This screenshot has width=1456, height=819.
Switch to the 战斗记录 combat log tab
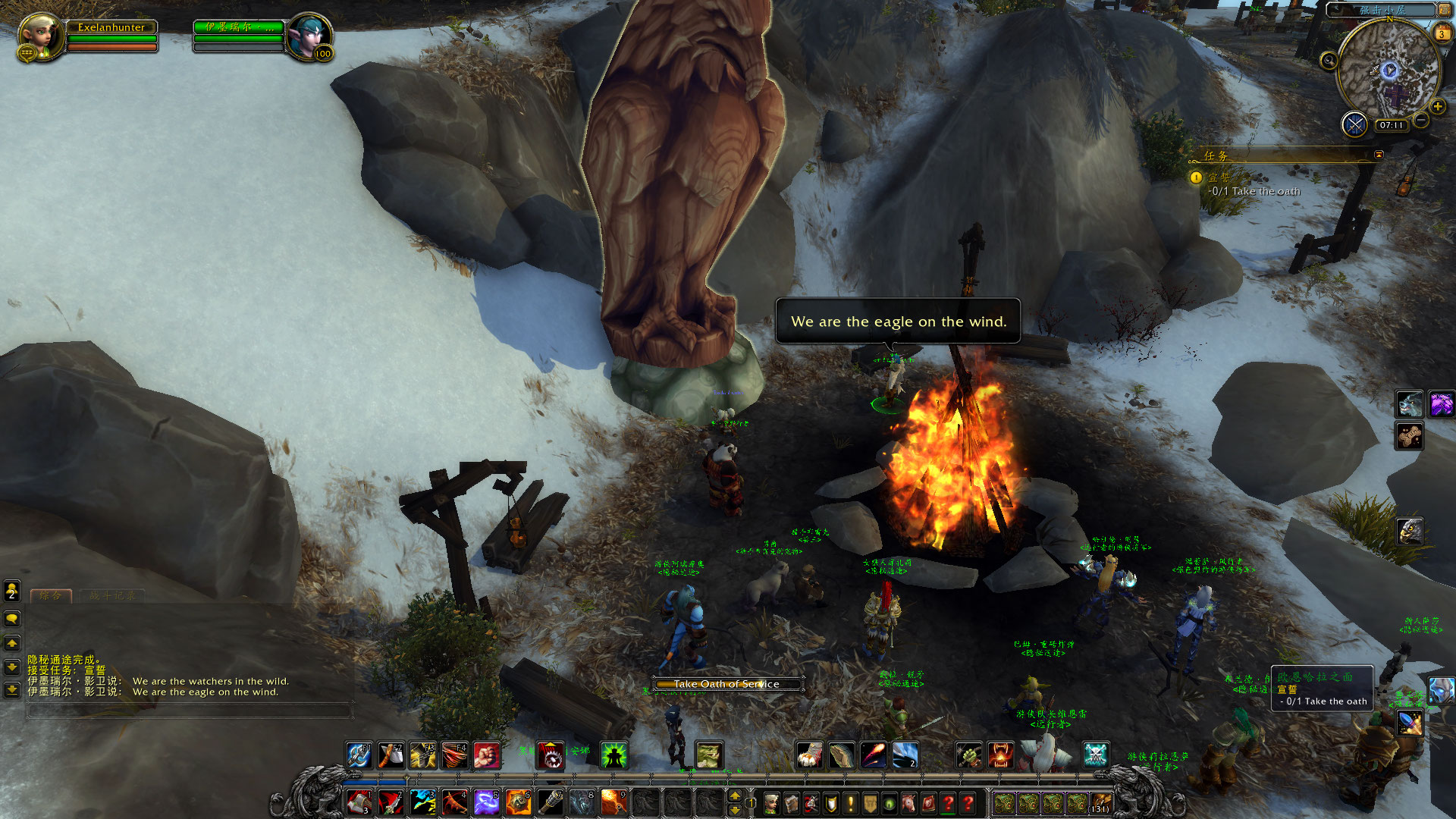click(x=112, y=596)
